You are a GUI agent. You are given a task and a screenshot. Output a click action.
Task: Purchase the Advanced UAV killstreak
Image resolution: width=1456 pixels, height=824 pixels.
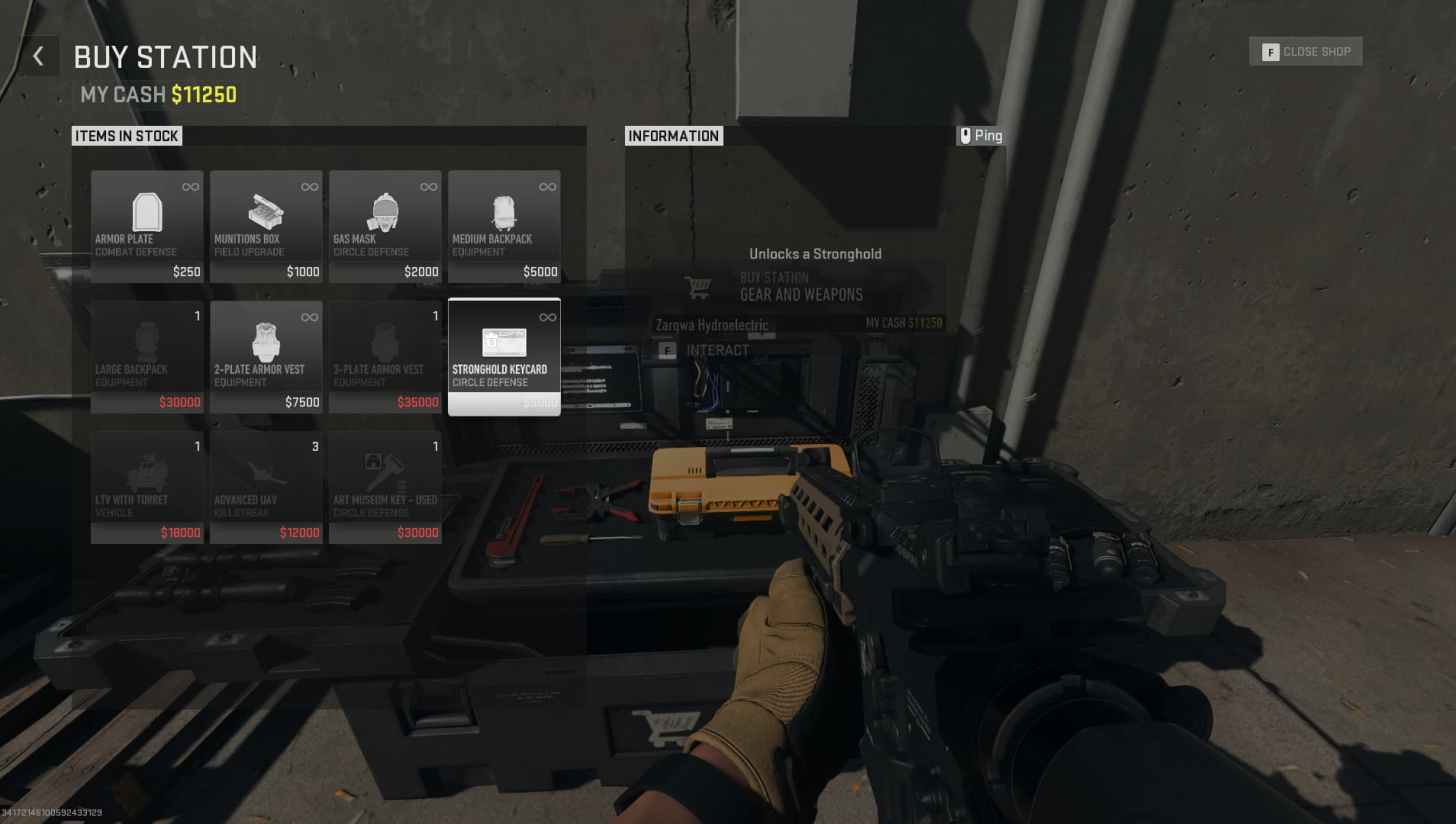pos(266,488)
